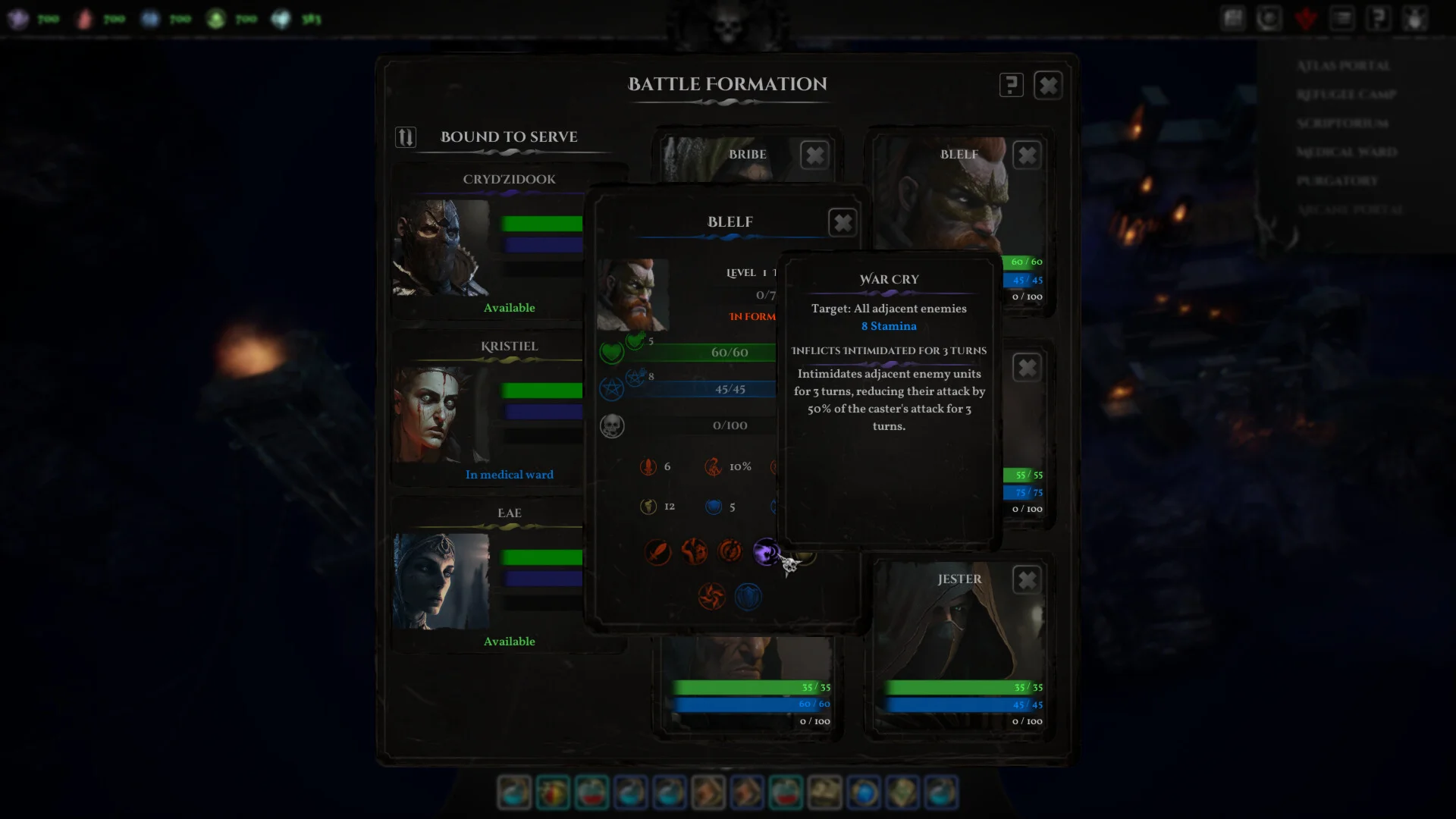Toggle the Bound to Serve sort arrows
The image size is (1456, 819).
[x=406, y=137]
